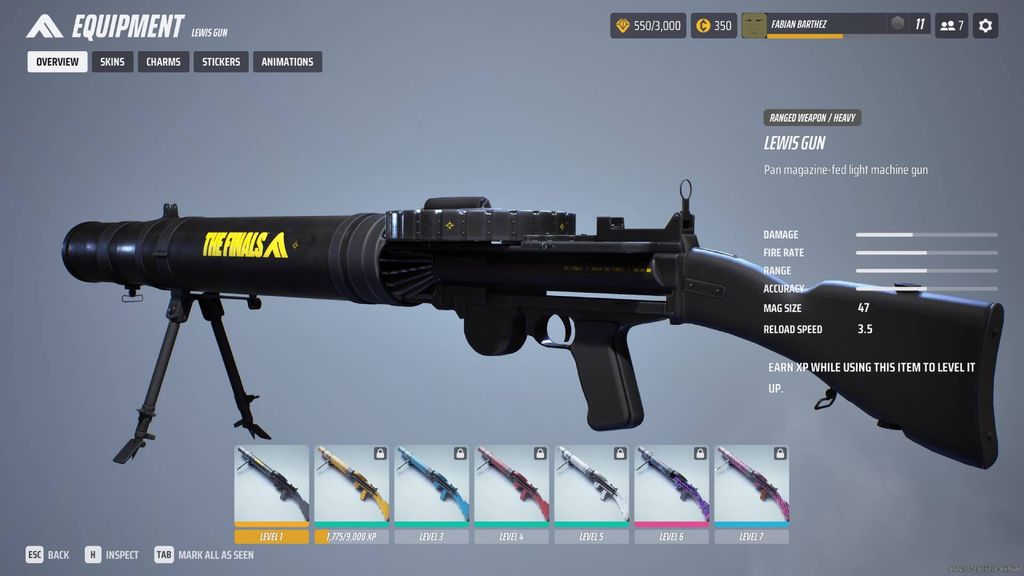
Task: Show the Stickers tab
Action: click(221, 62)
